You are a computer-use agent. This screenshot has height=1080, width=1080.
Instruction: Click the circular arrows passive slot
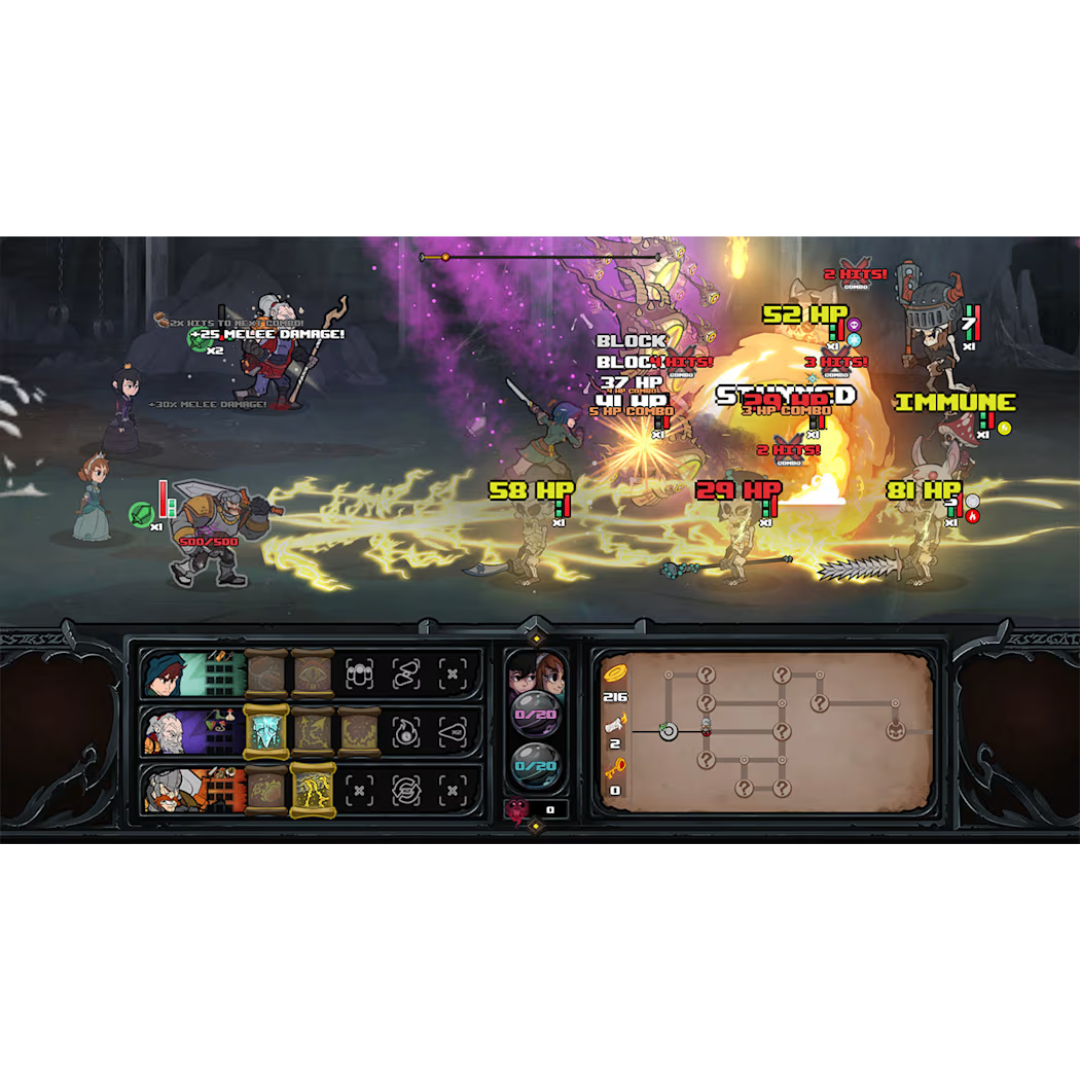point(405,789)
